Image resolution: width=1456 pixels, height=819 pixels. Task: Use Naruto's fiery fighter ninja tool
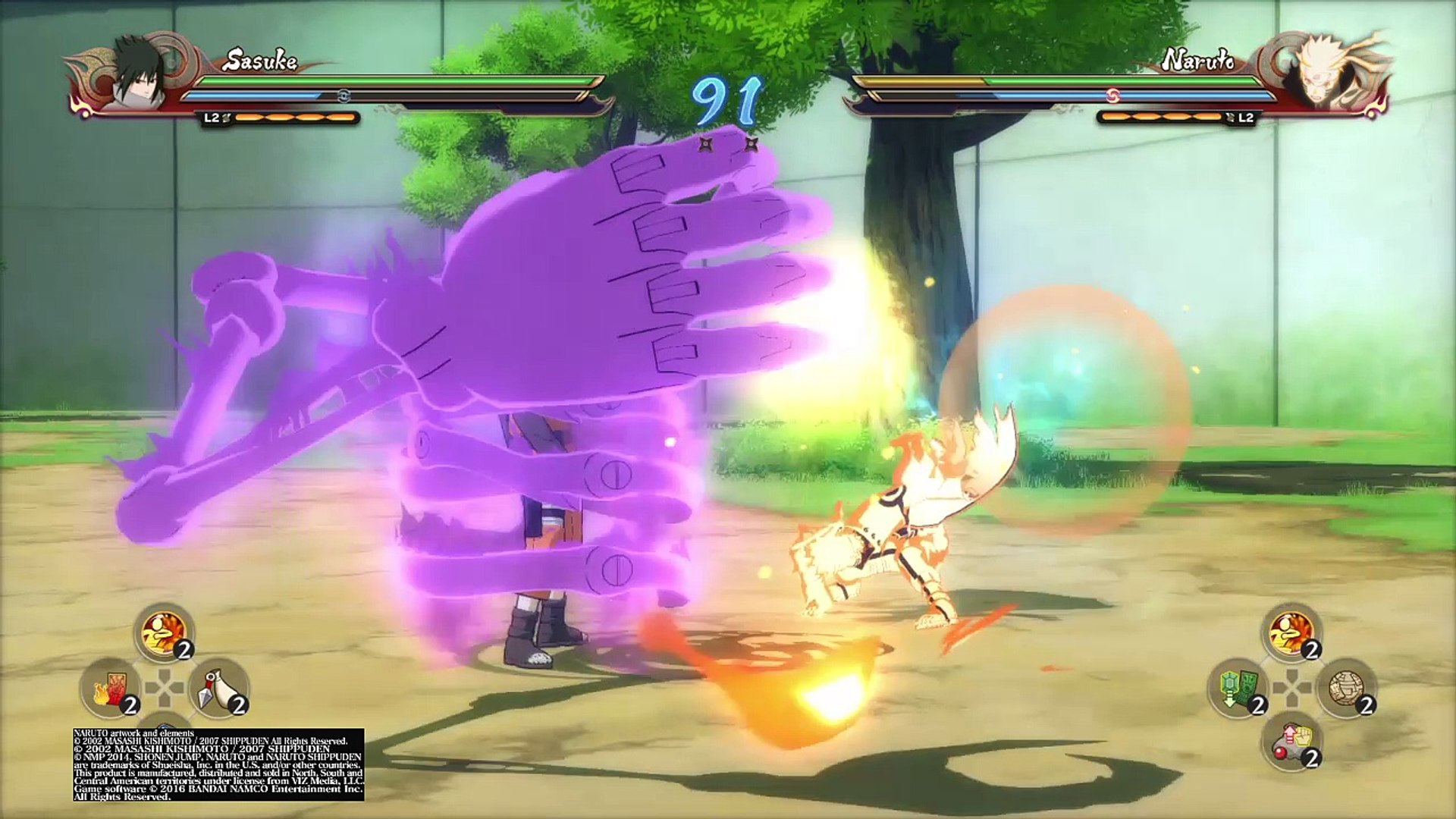(x=1291, y=632)
